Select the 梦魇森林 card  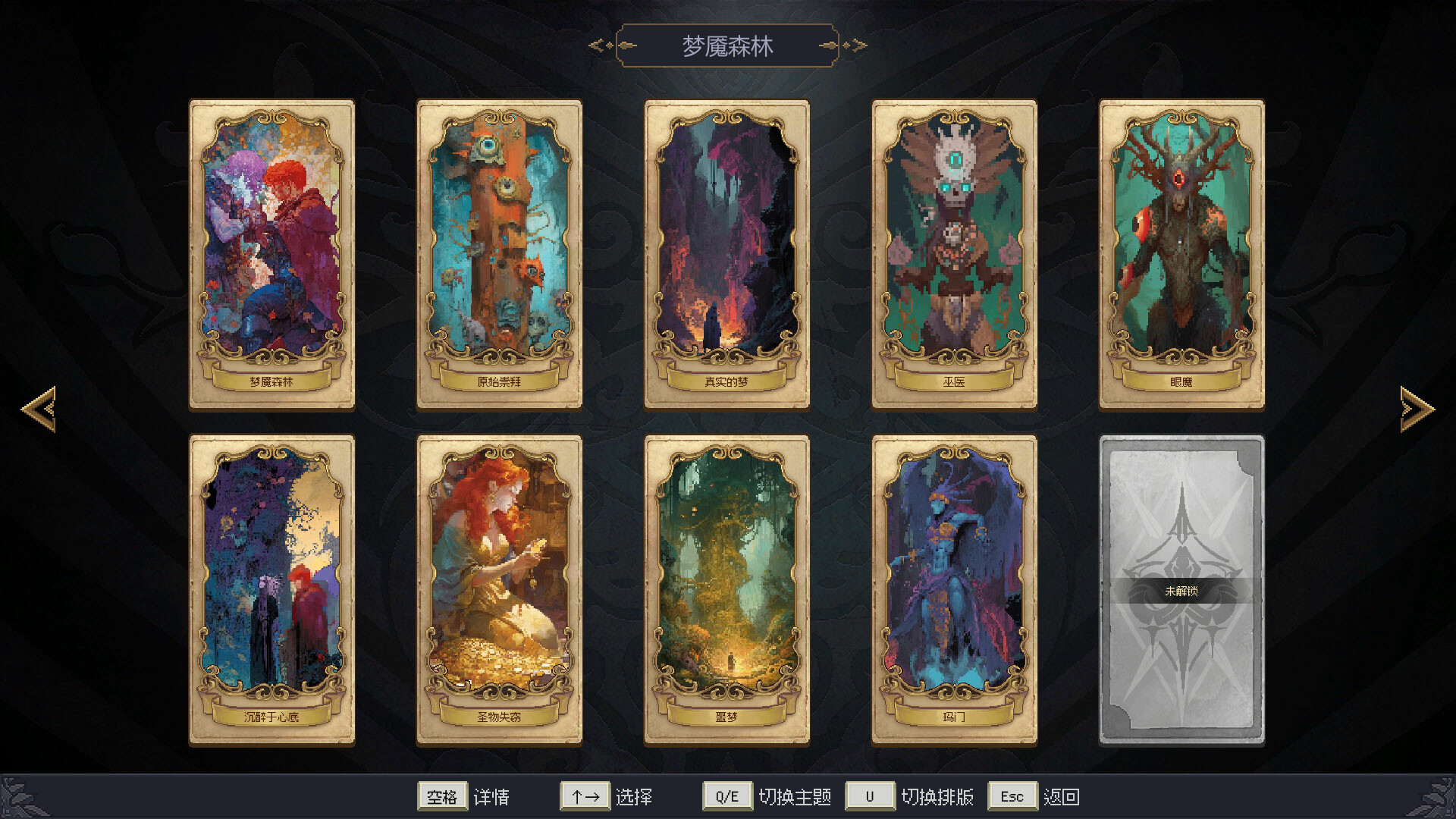271,250
